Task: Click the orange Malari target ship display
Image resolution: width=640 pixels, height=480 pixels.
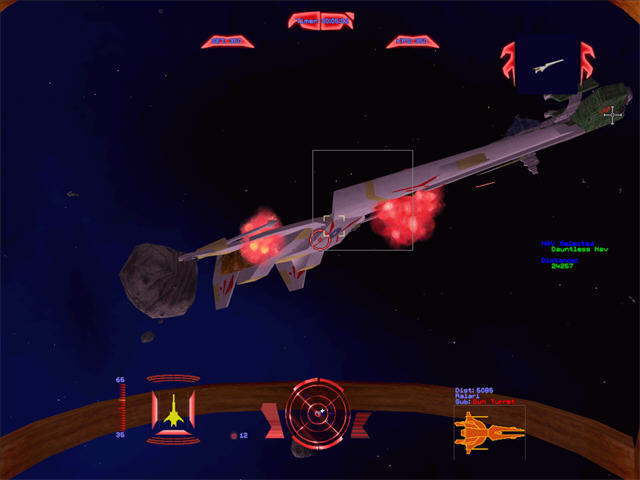Action: [489, 432]
